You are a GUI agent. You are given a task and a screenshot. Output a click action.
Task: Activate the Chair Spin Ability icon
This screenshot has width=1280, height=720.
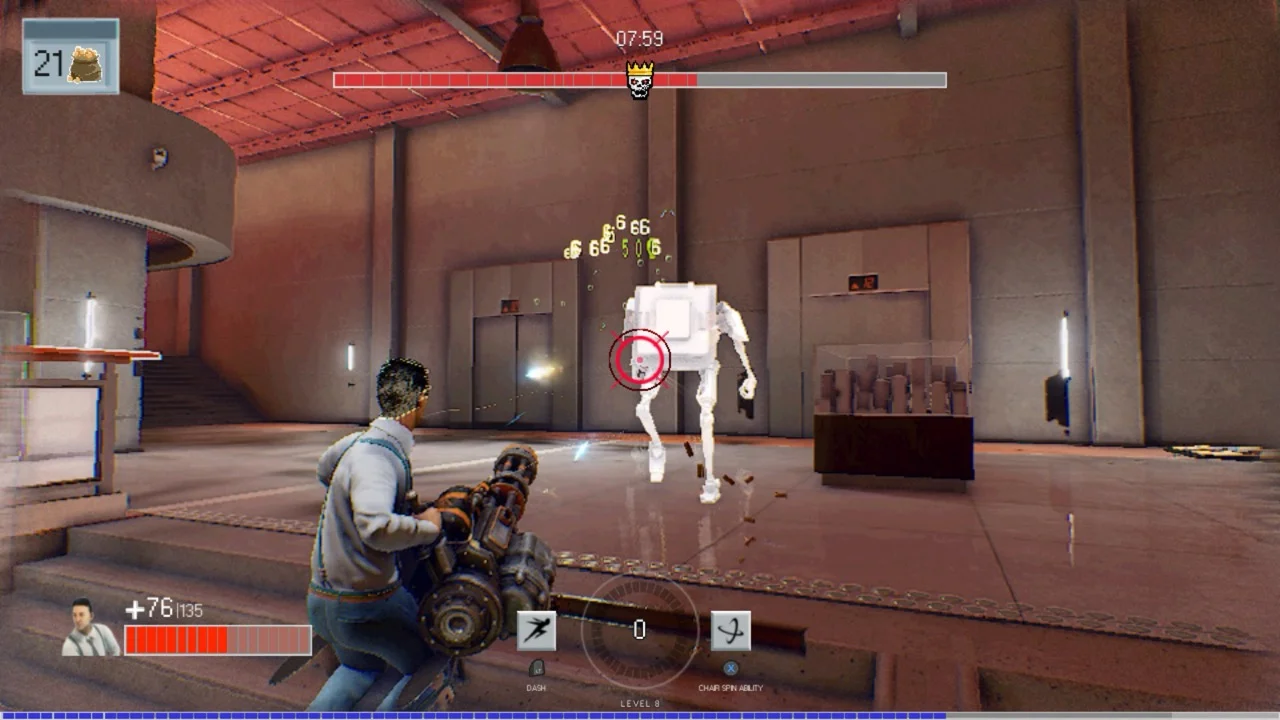coord(730,630)
